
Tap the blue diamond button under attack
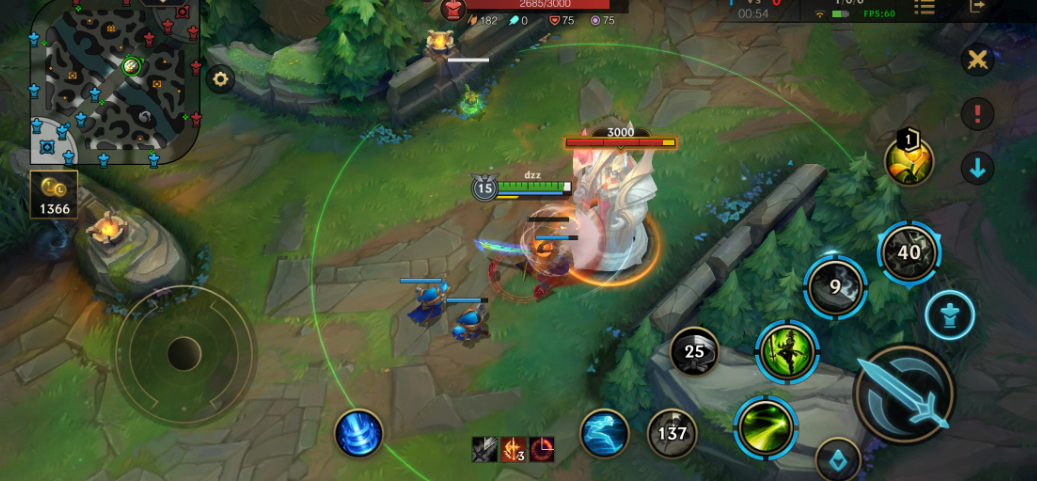pos(838,461)
